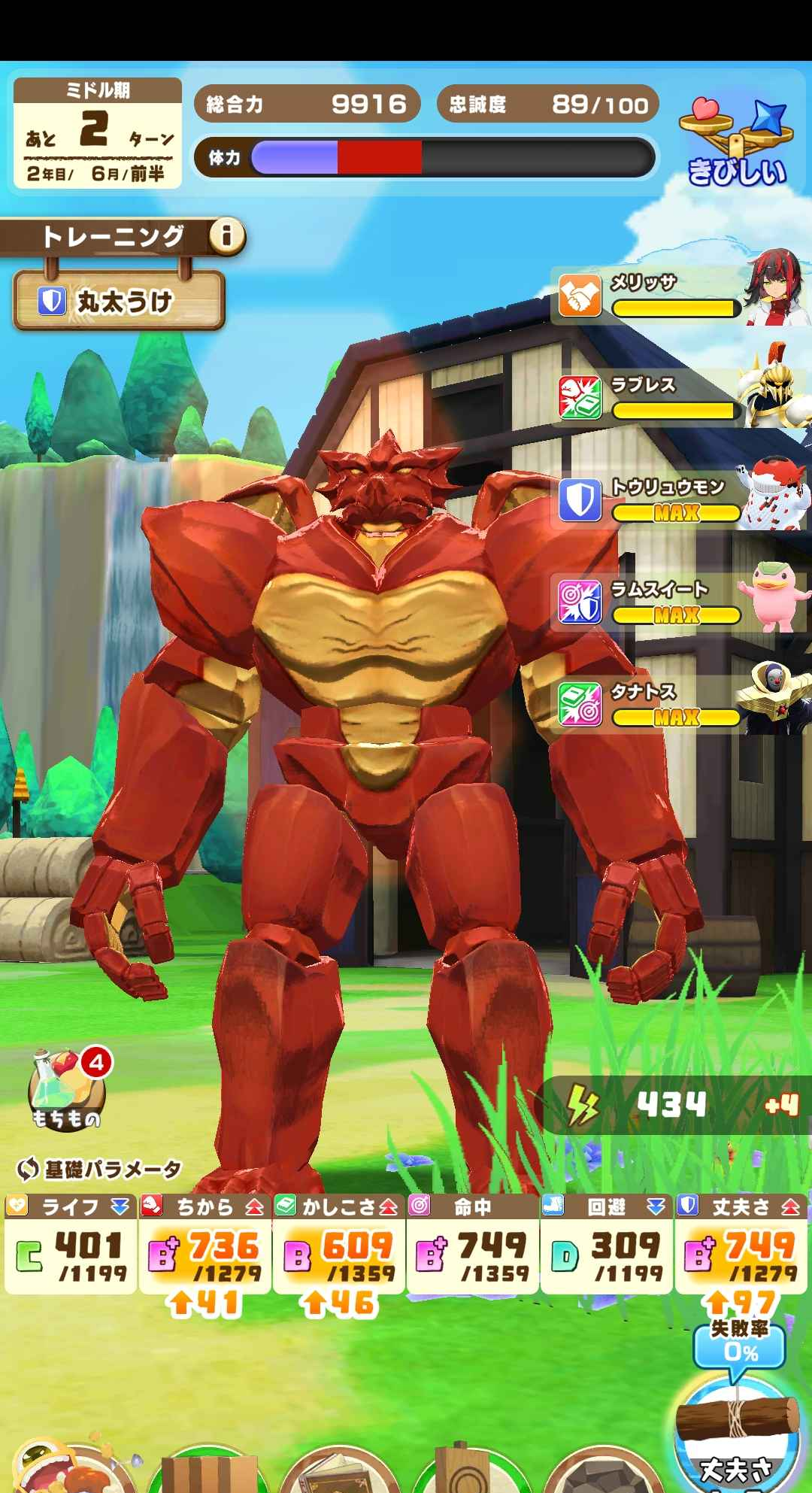Viewport: 812px width, 1493px height.
Task: Tap the ライフ stat panel
Action: [x=70, y=1245]
